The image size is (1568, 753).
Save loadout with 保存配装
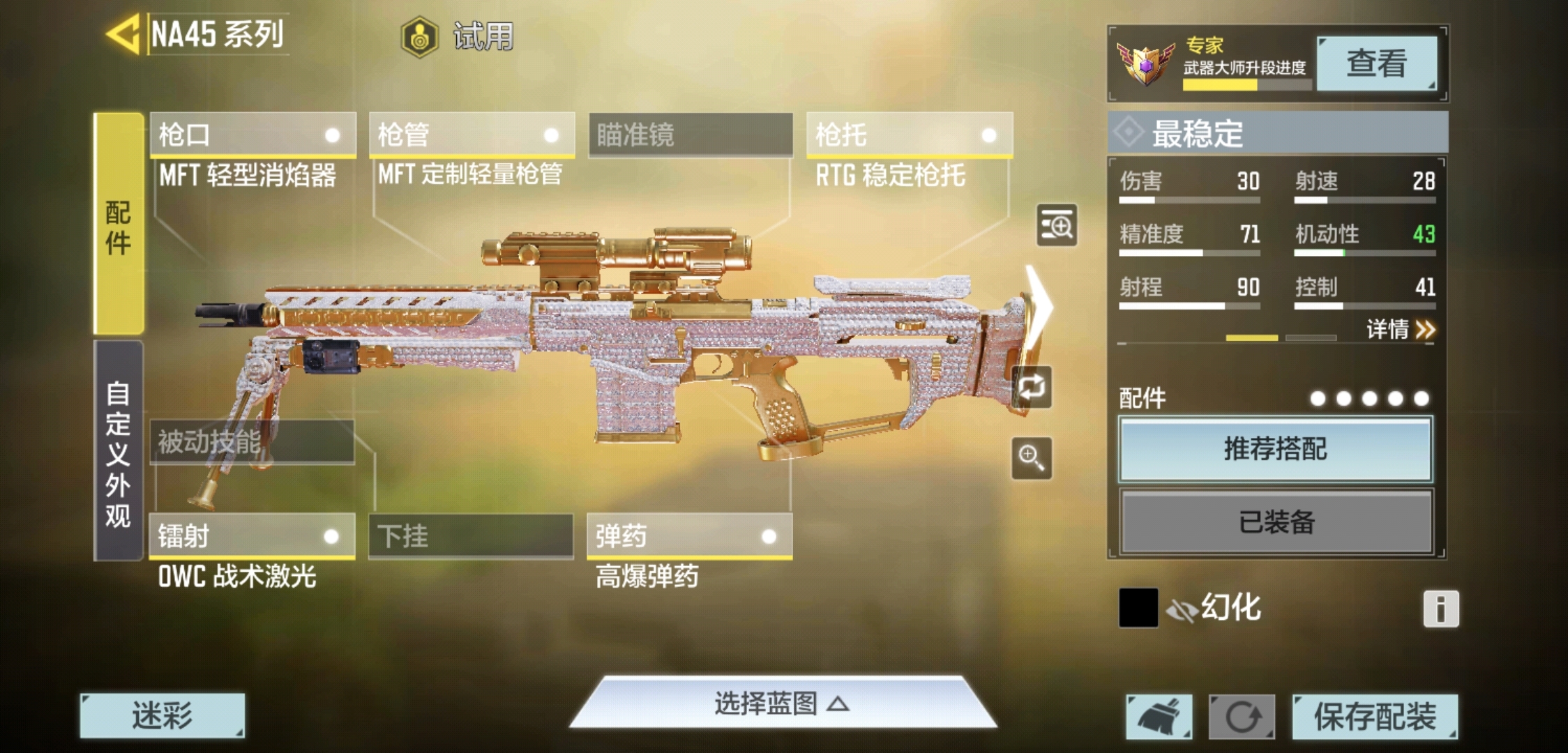(1374, 717)
